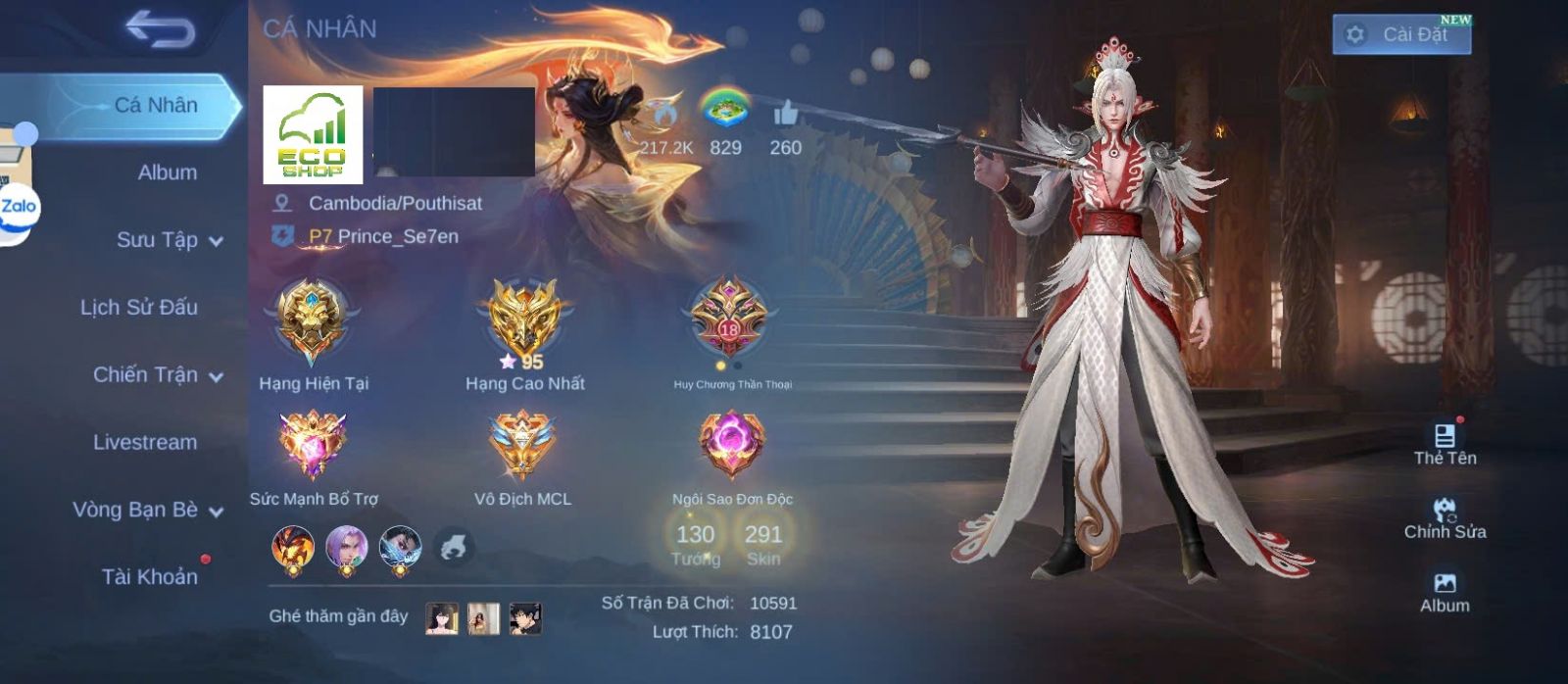Switch to the Livestream section
The width and height of the screenshot is (1568, 684).
[x=145, y=443]
